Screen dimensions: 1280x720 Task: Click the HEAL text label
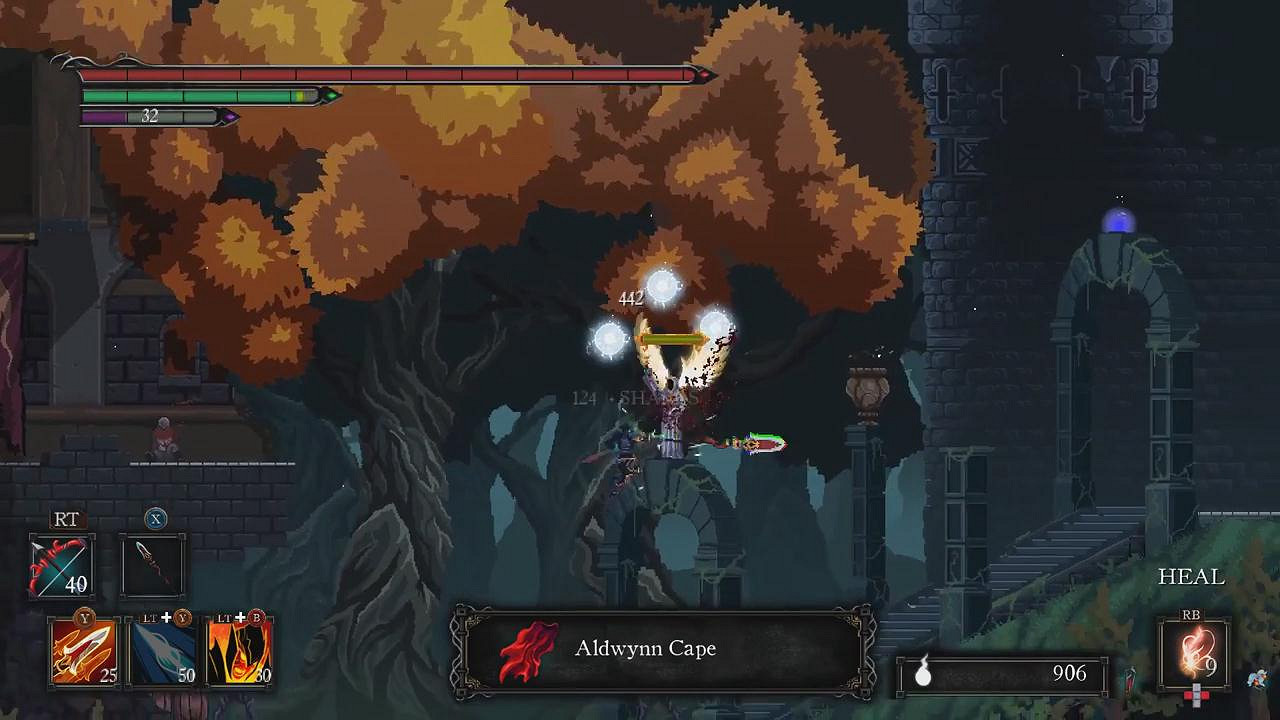[x=1190, y=577]
